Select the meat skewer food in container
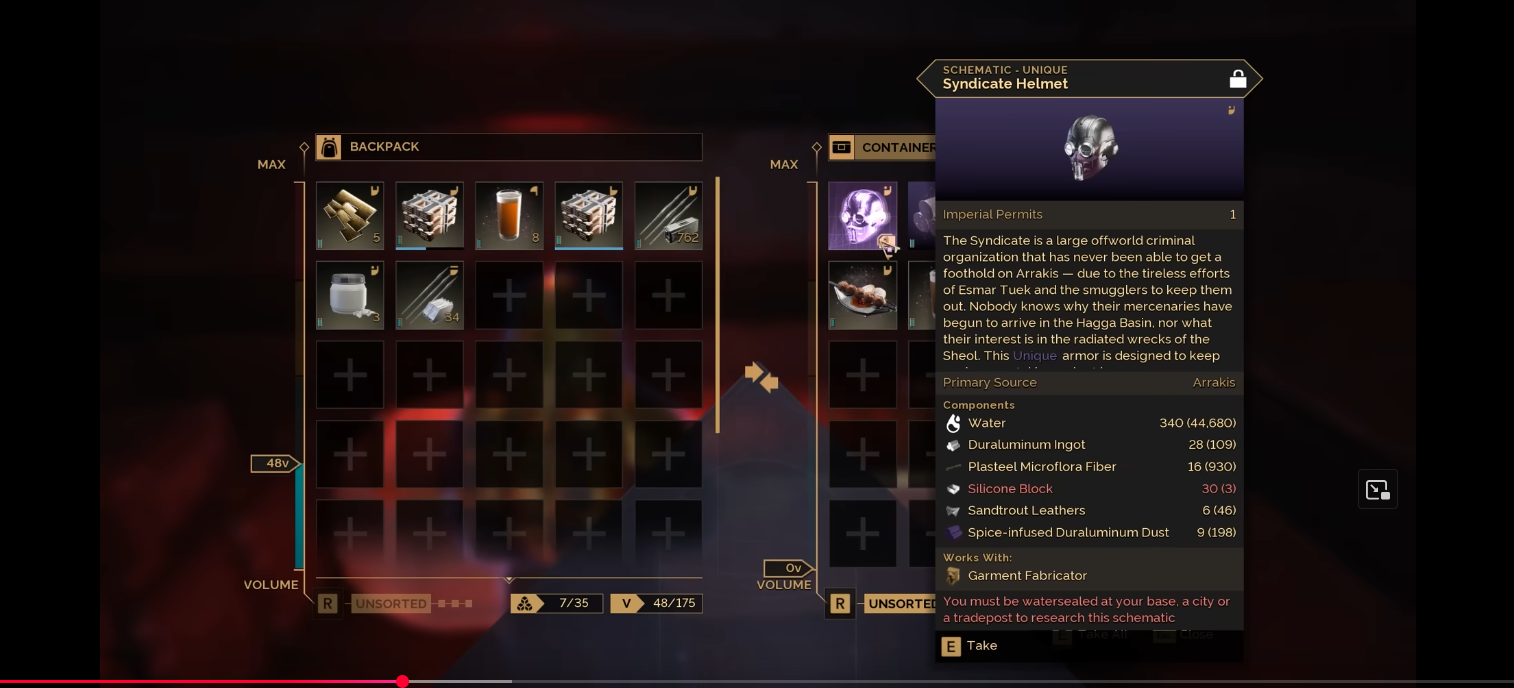This screenshot has width=1514, height=688. click(x=862, y=295)
